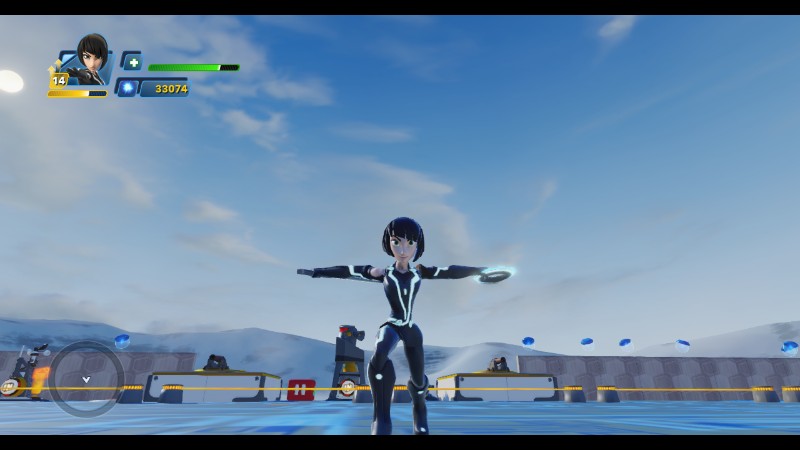The height and width of the screenshot is (450, 800).
Task: Select the gold level 14 badge
Action: click(x=59, y=80)
